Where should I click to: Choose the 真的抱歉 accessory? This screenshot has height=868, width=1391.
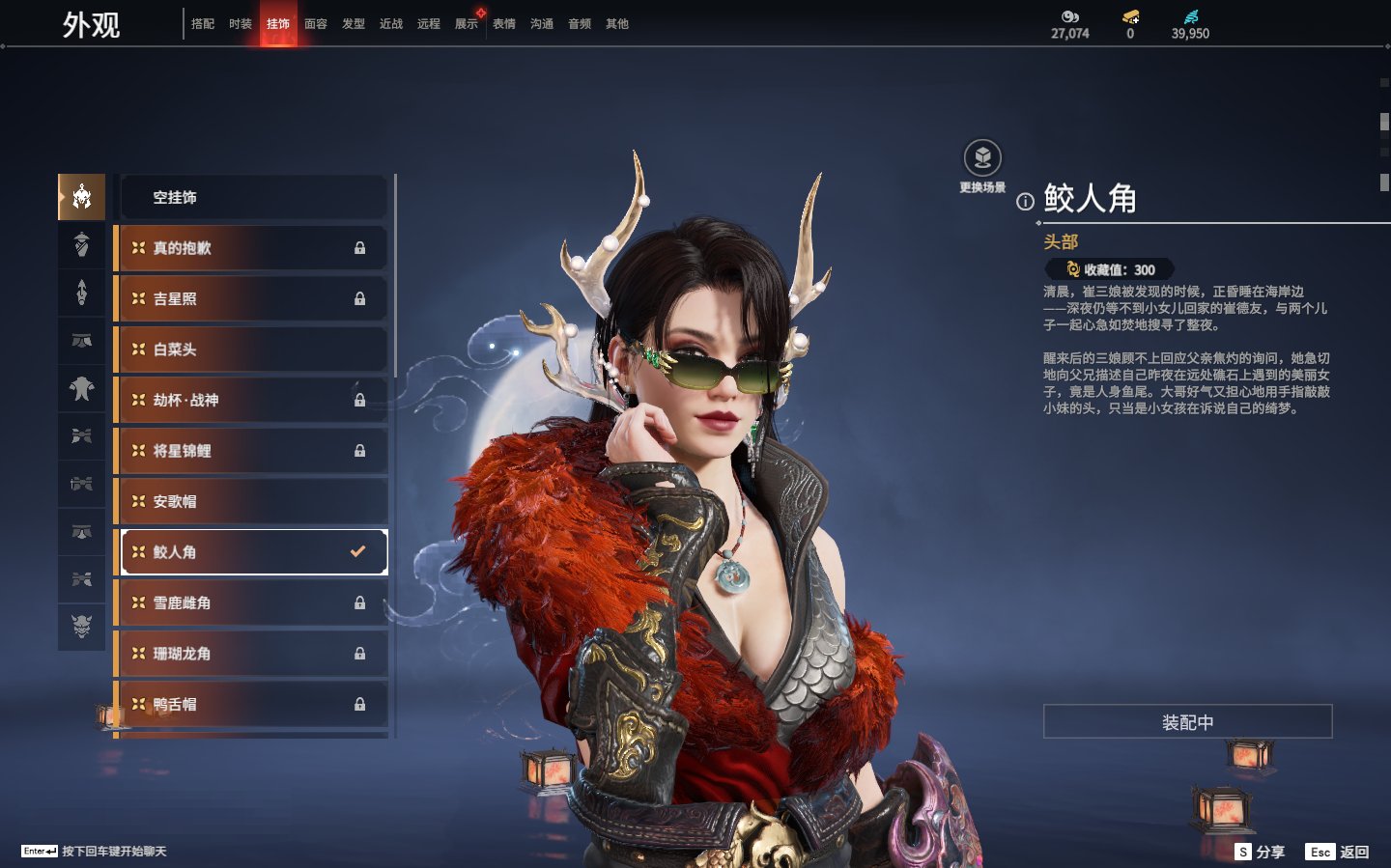(x=253, y=248)
